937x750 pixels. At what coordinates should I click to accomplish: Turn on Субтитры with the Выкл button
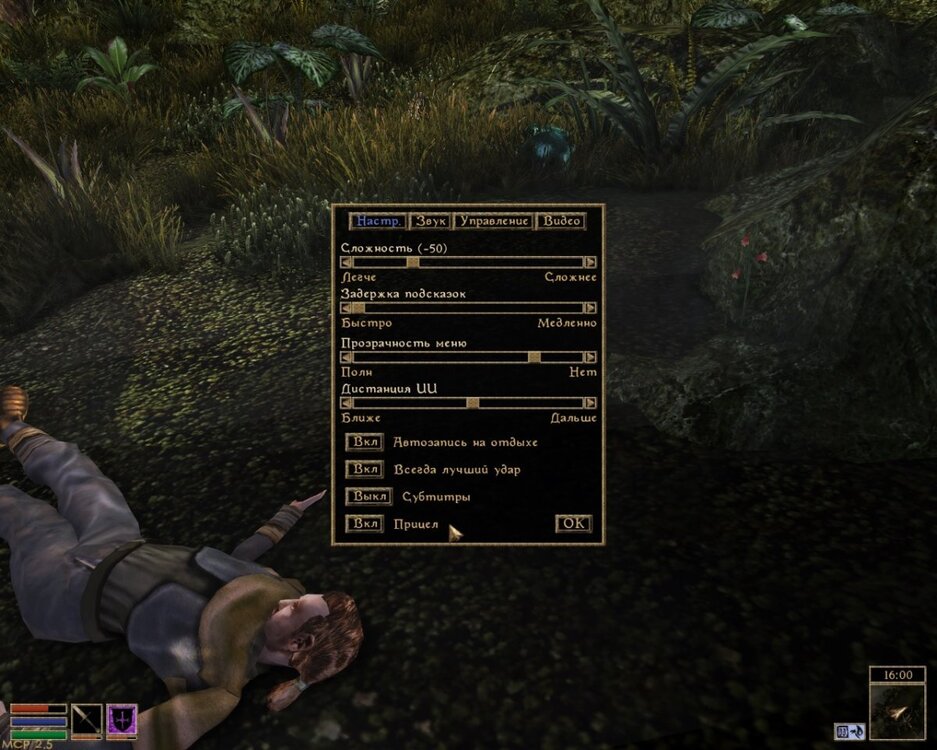(x=367, y=496)
